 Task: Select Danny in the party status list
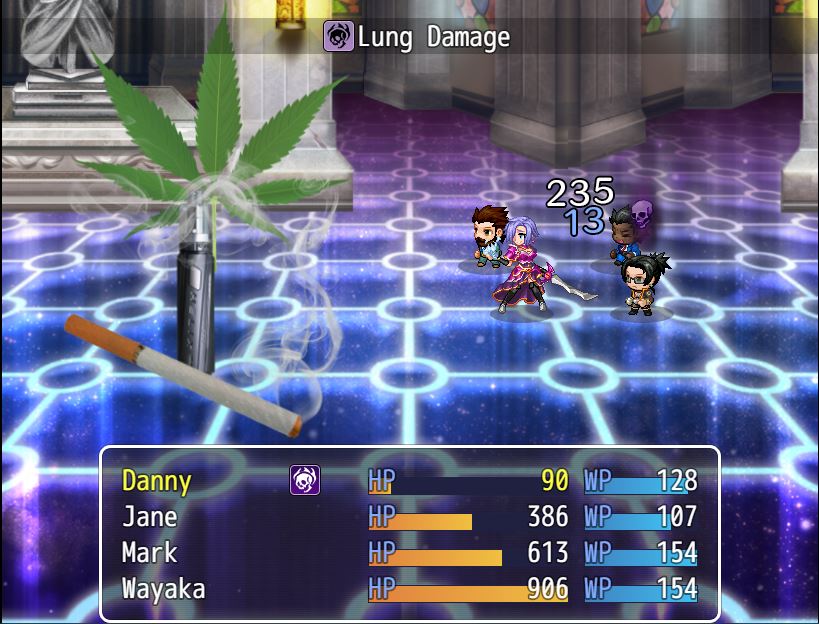coord(157,481)
